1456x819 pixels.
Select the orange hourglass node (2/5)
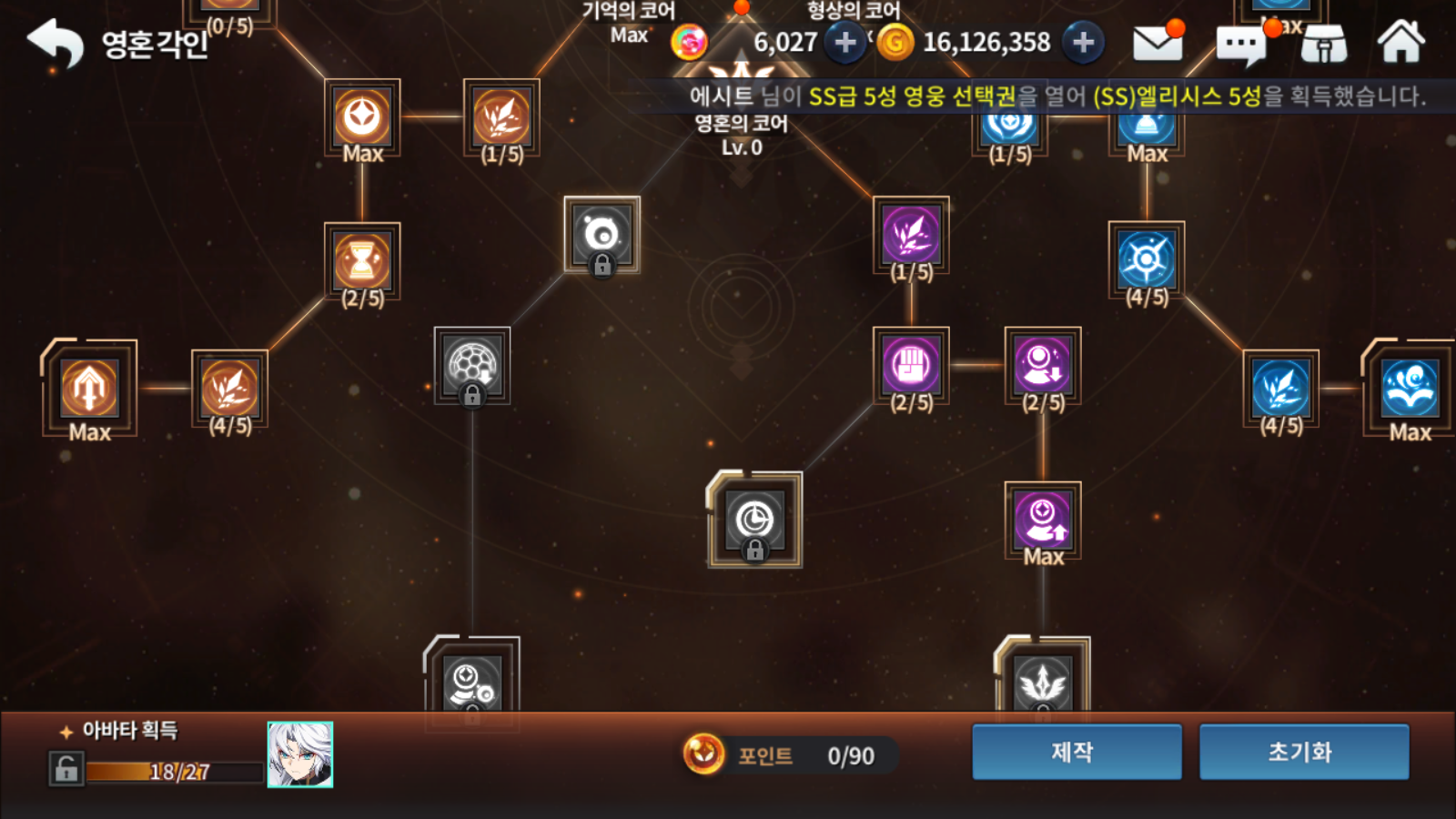[362, 261]
